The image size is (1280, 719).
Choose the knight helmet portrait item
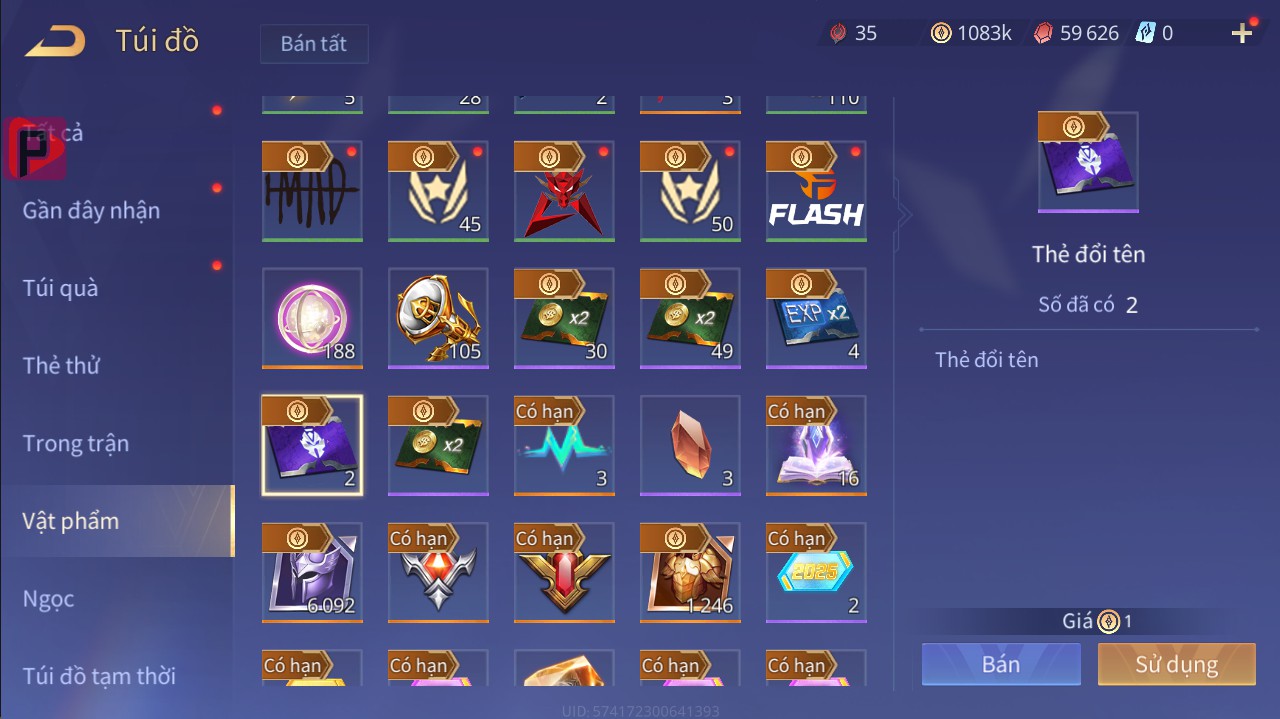(312, 573)
